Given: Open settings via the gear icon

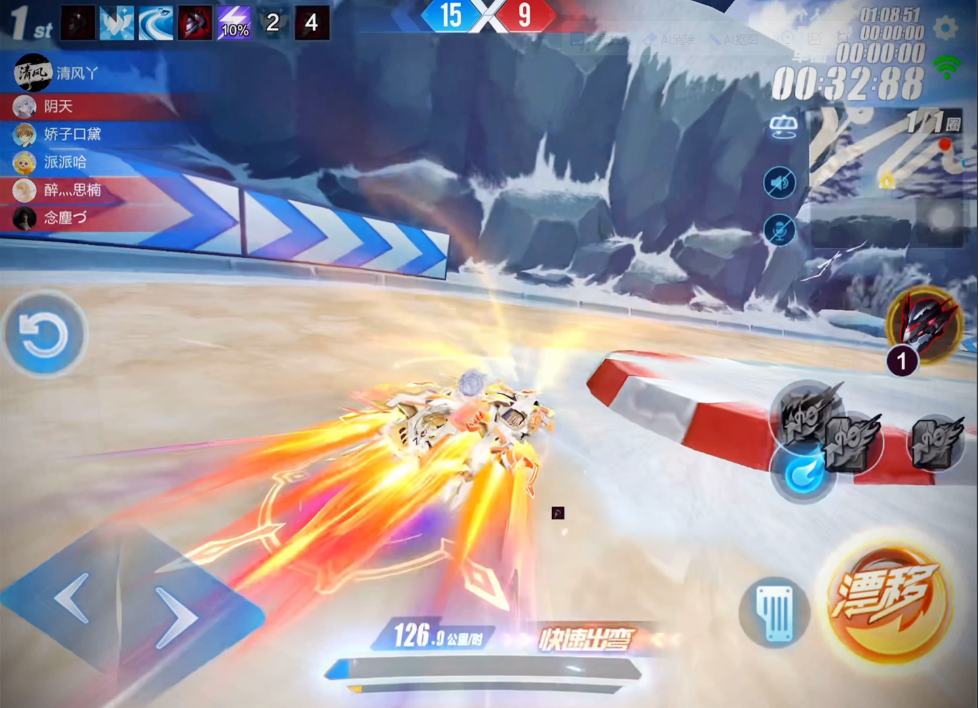Looking at the screenshot, I should 945,28.
